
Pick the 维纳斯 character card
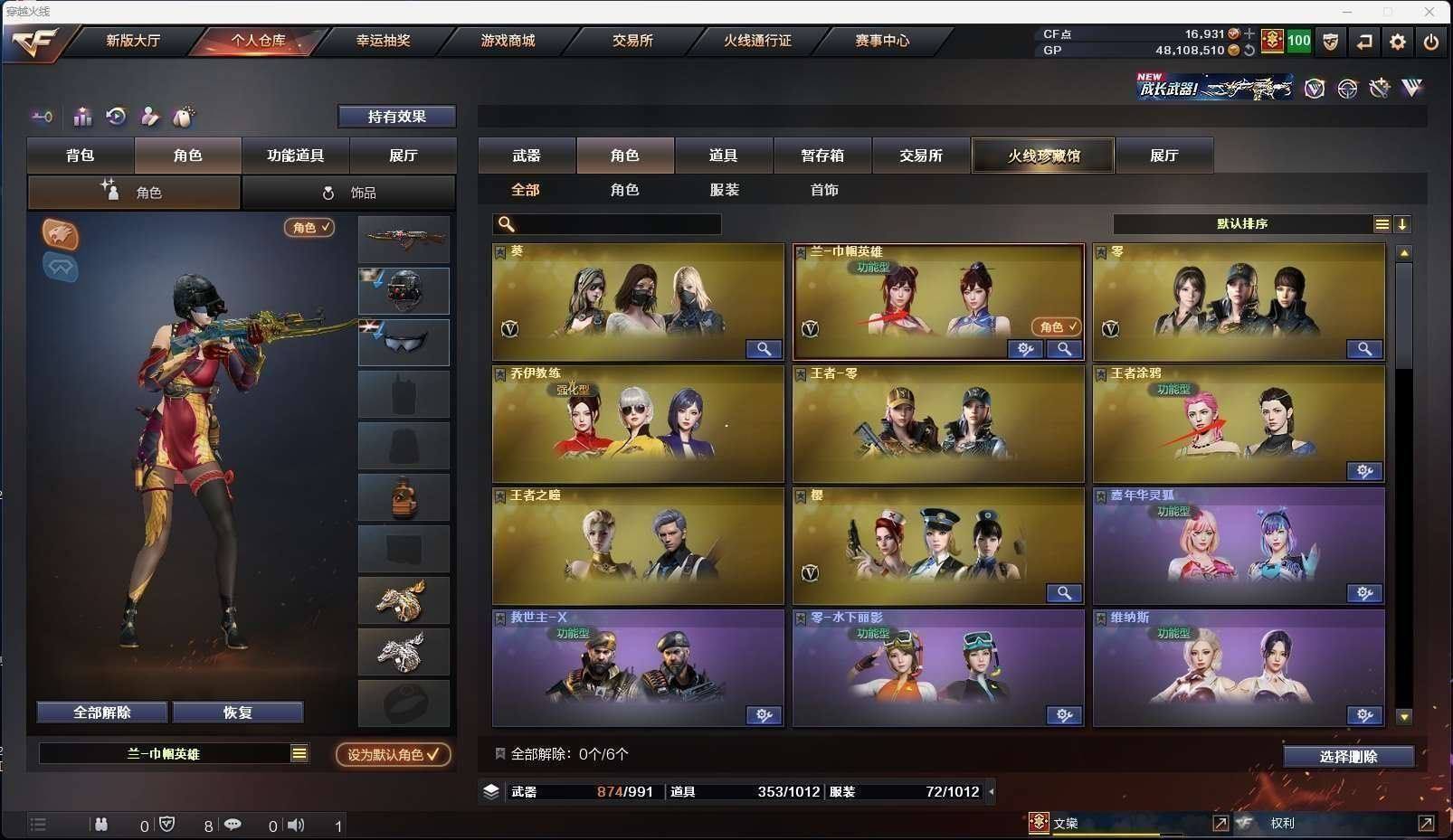tap(1239, 668)
